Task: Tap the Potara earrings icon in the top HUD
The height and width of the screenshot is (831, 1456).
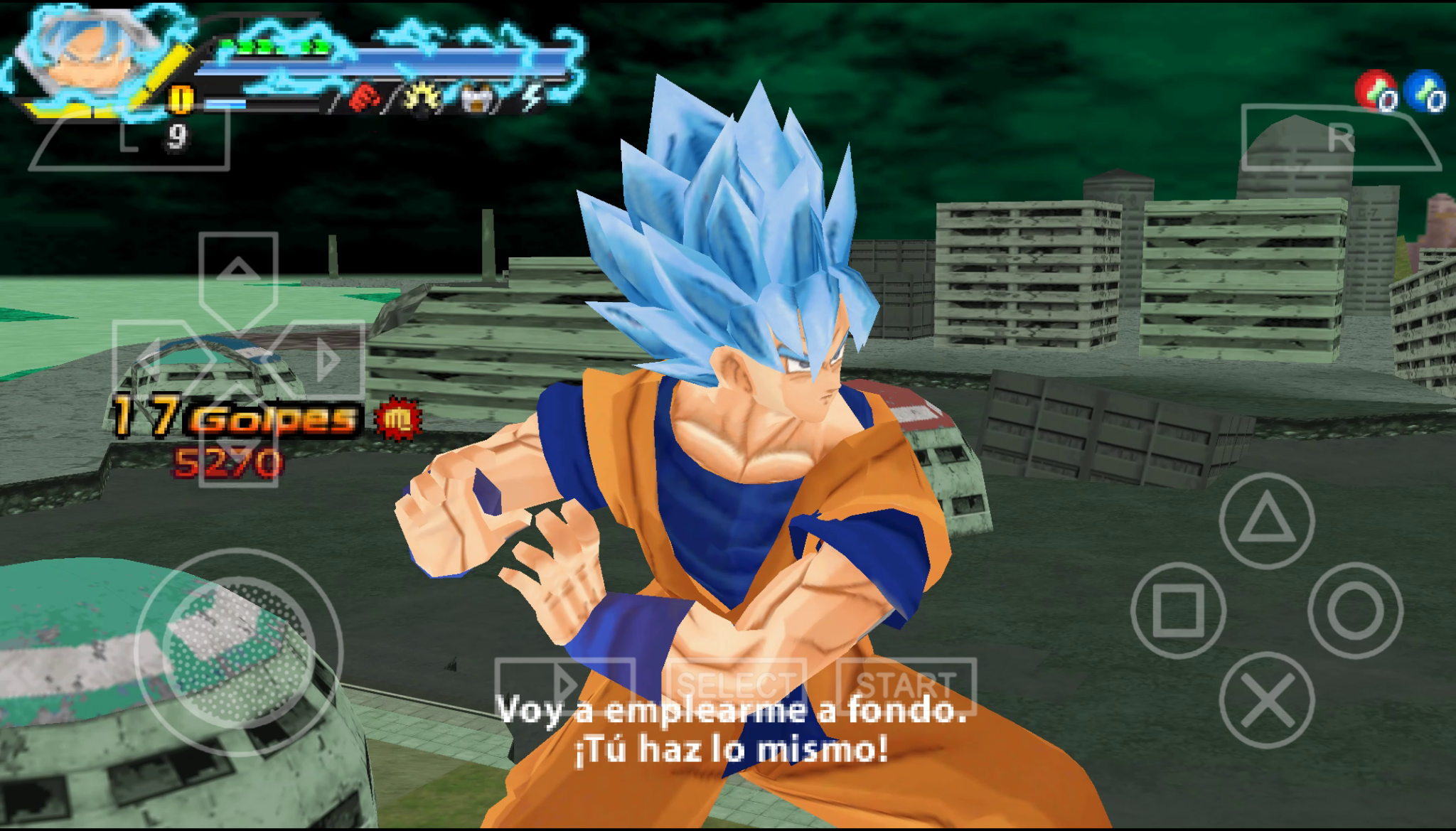Action: point(478,98)
